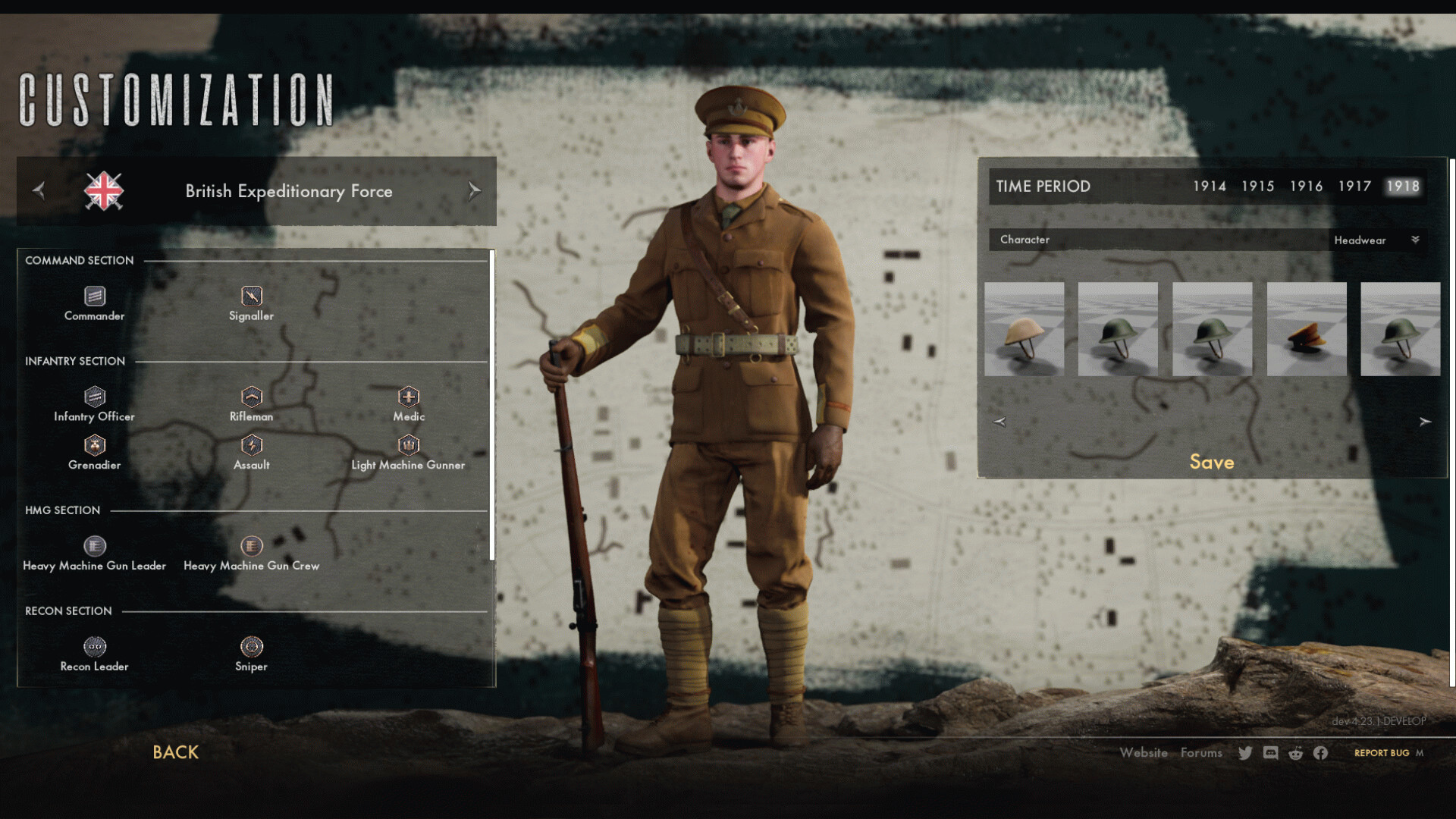This screenshot has height=819, width=1456.
Task: Save the customization changes
Action: [1211, 463]
